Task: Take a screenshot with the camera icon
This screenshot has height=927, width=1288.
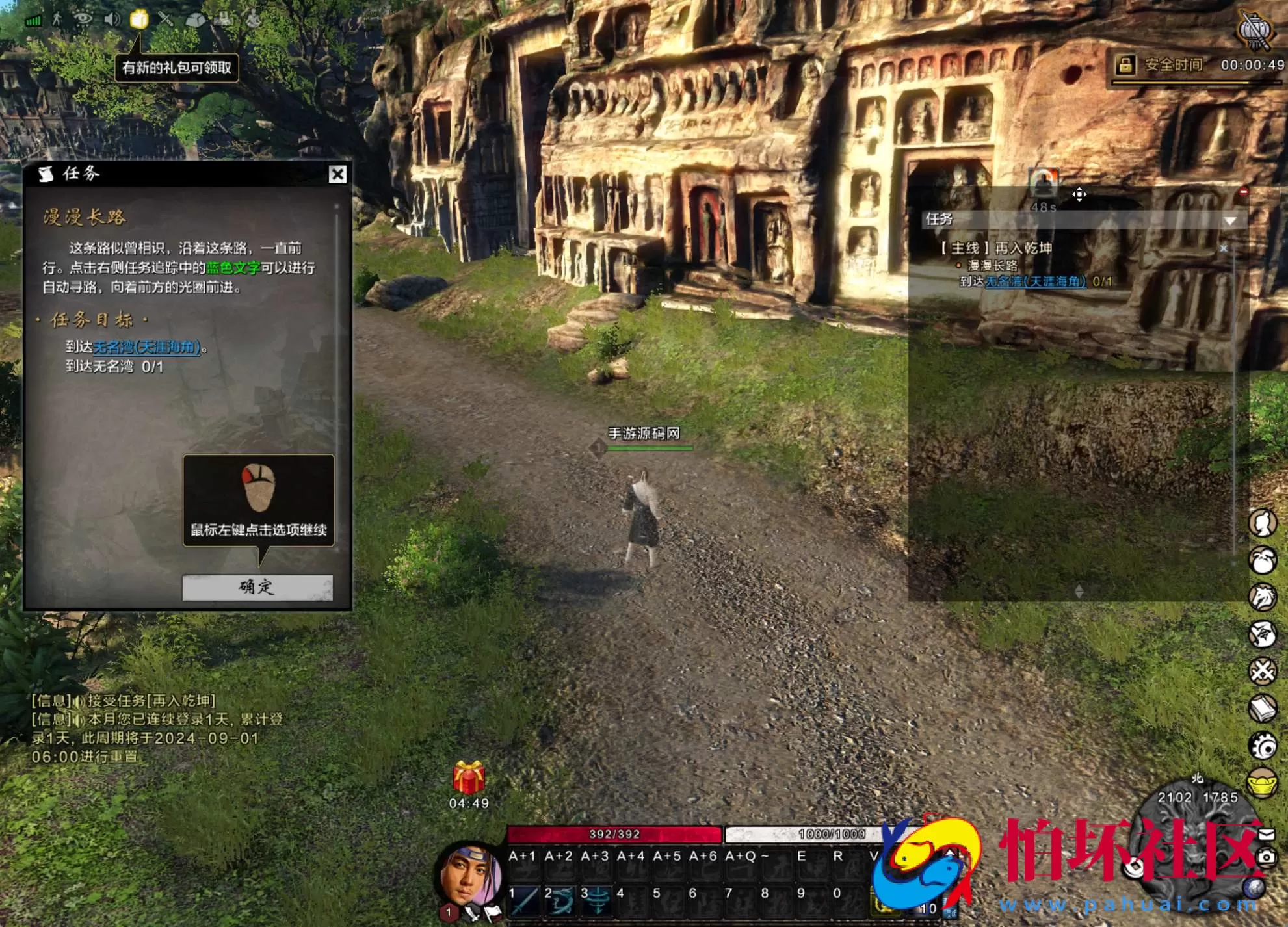Action: 1266,857
